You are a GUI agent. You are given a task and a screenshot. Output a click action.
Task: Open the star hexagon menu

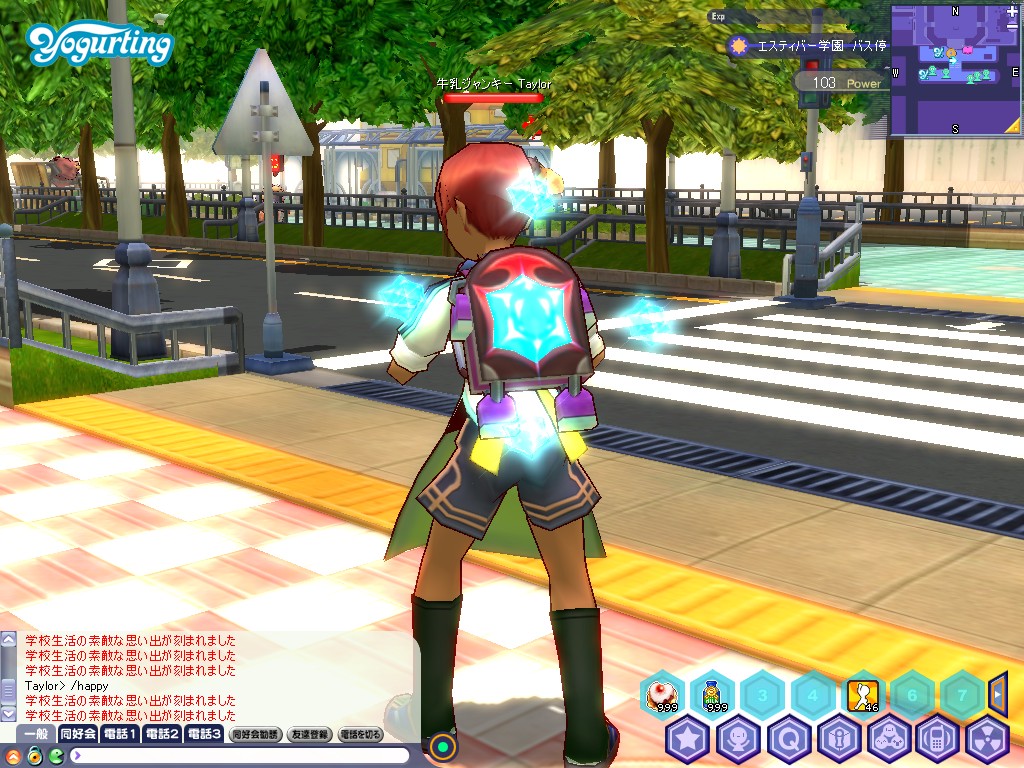click(x=688, y=739)
